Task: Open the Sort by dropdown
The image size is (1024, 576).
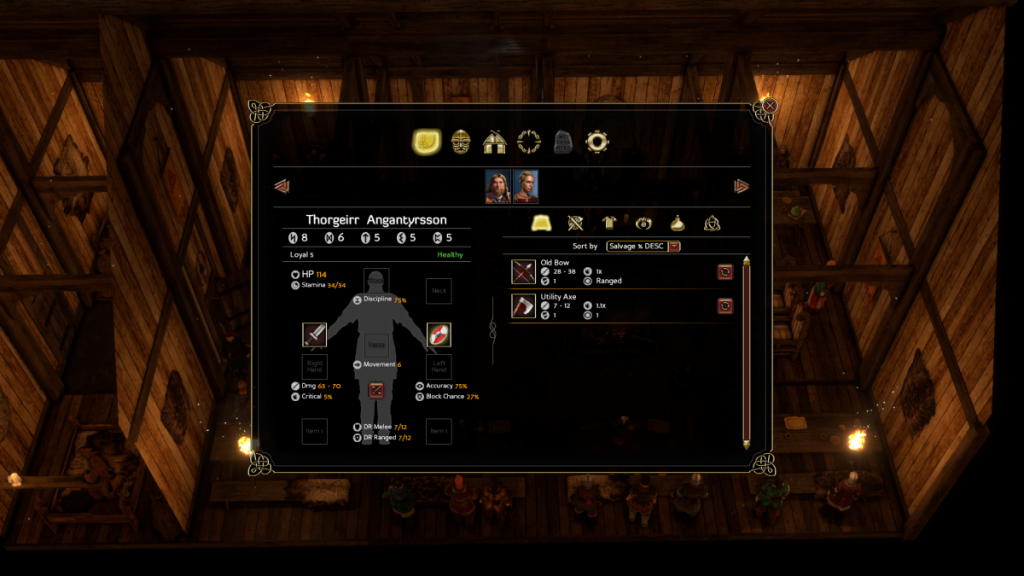Action: pos(675,246)
